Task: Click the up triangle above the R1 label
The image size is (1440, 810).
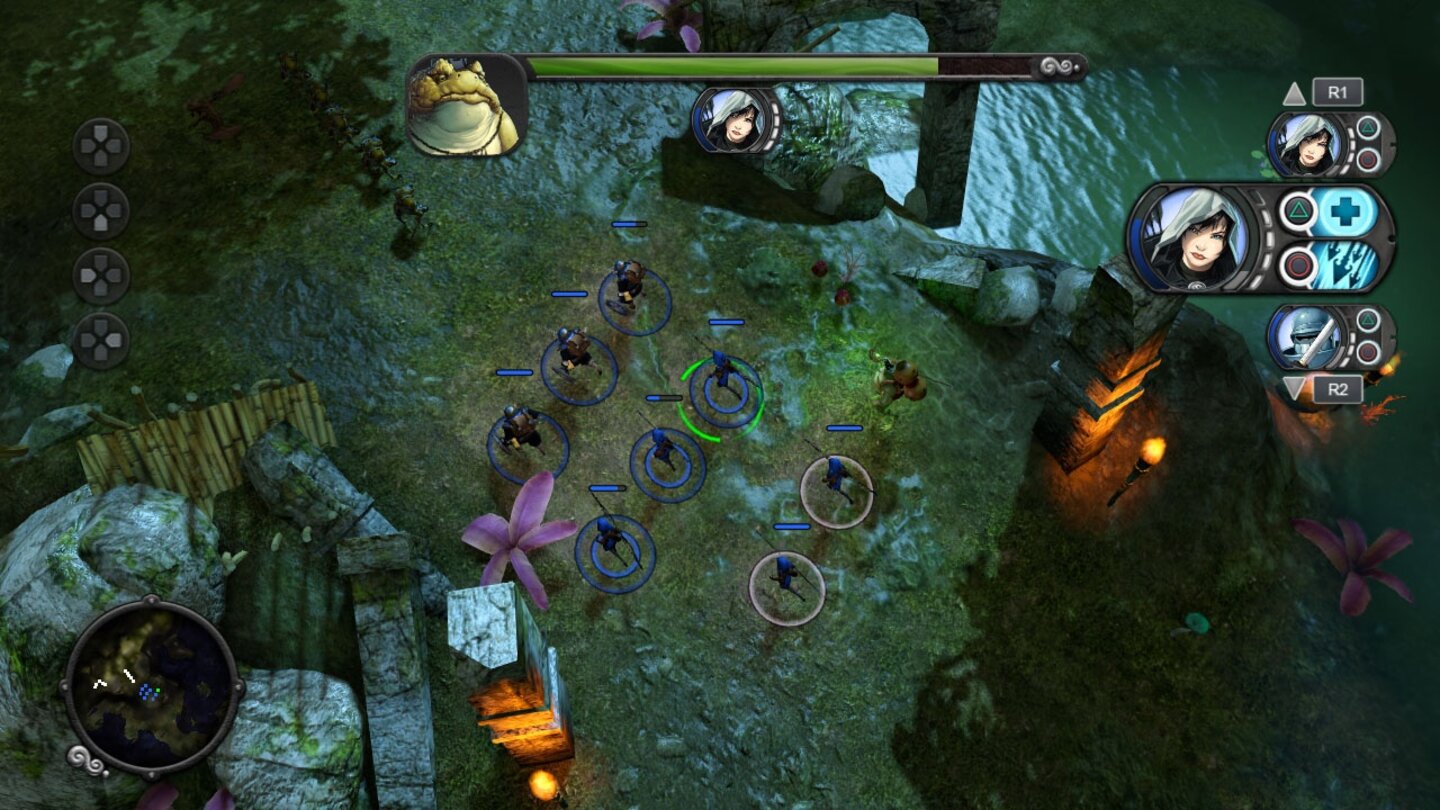Action: point(1293,95)
